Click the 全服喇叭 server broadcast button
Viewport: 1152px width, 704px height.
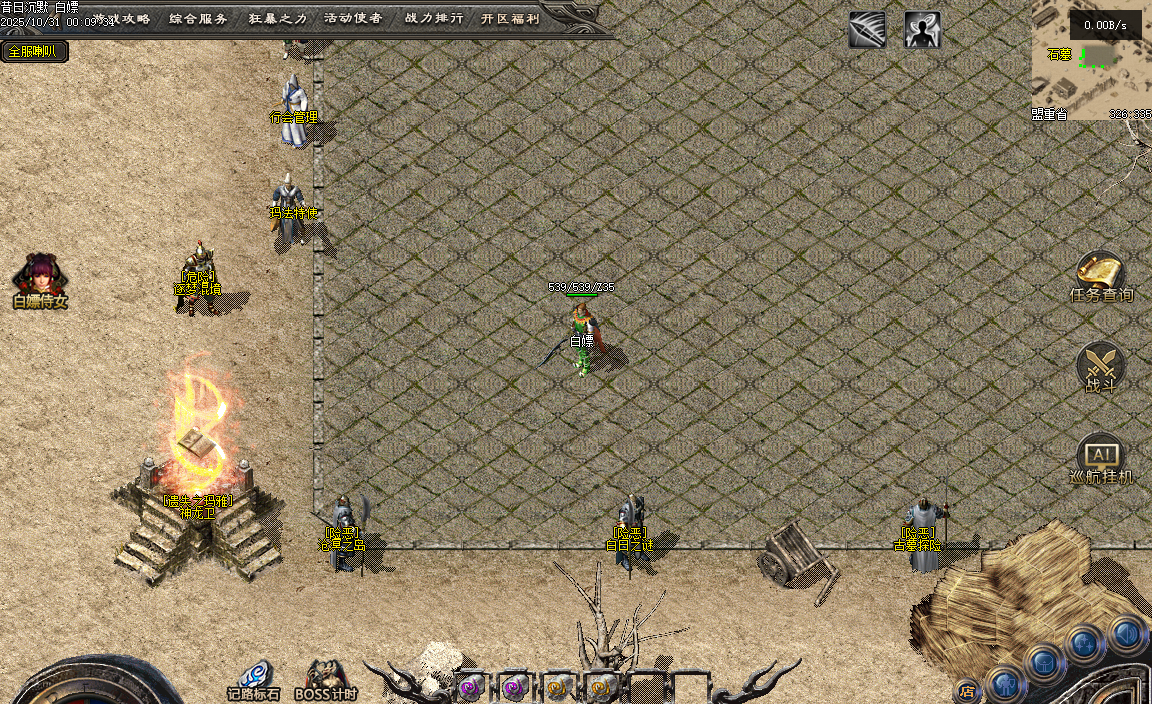[34, 51]
